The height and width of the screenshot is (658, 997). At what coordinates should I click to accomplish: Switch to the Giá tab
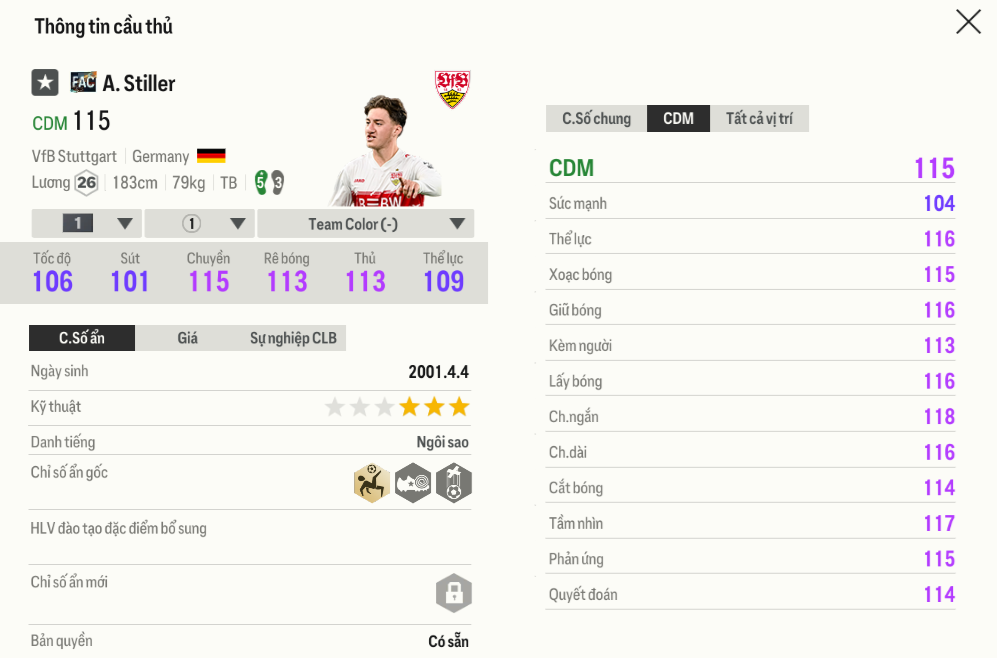click(187, 338)
